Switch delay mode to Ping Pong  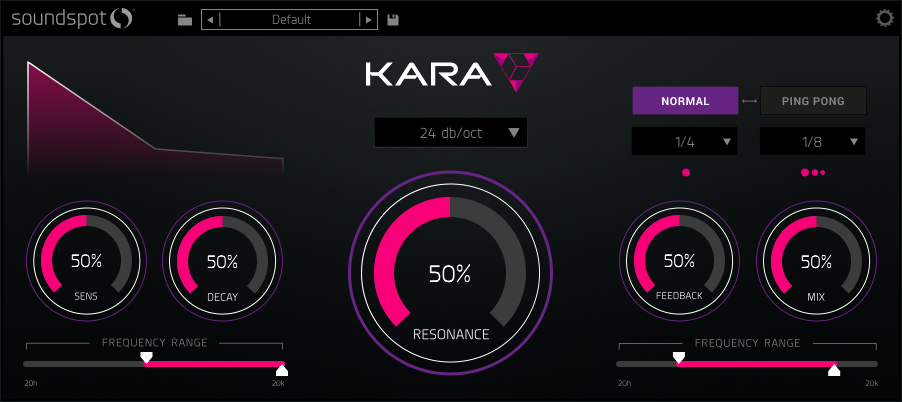click(x=813, y=101)
